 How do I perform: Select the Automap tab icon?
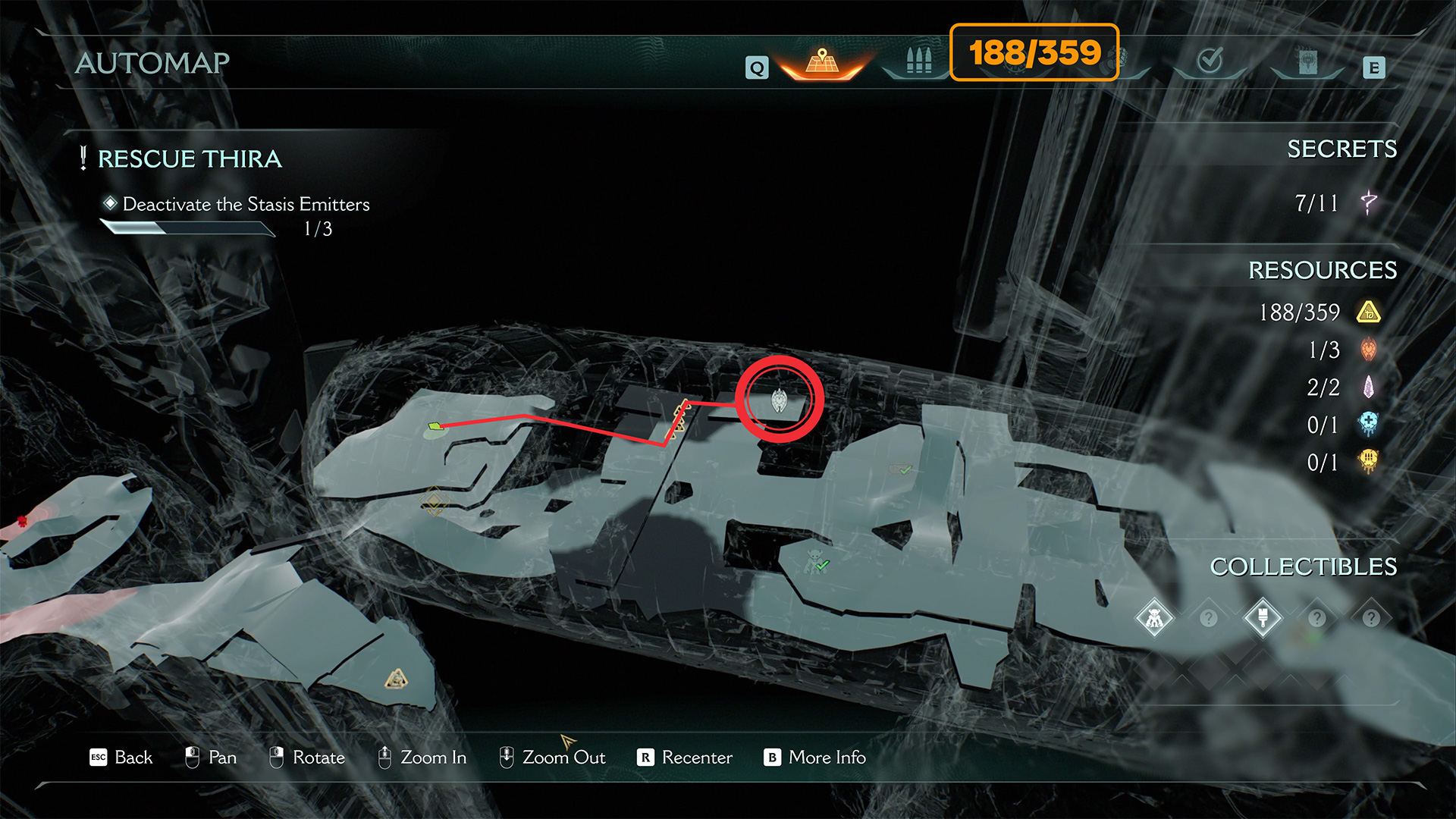[x=822, y=61]
